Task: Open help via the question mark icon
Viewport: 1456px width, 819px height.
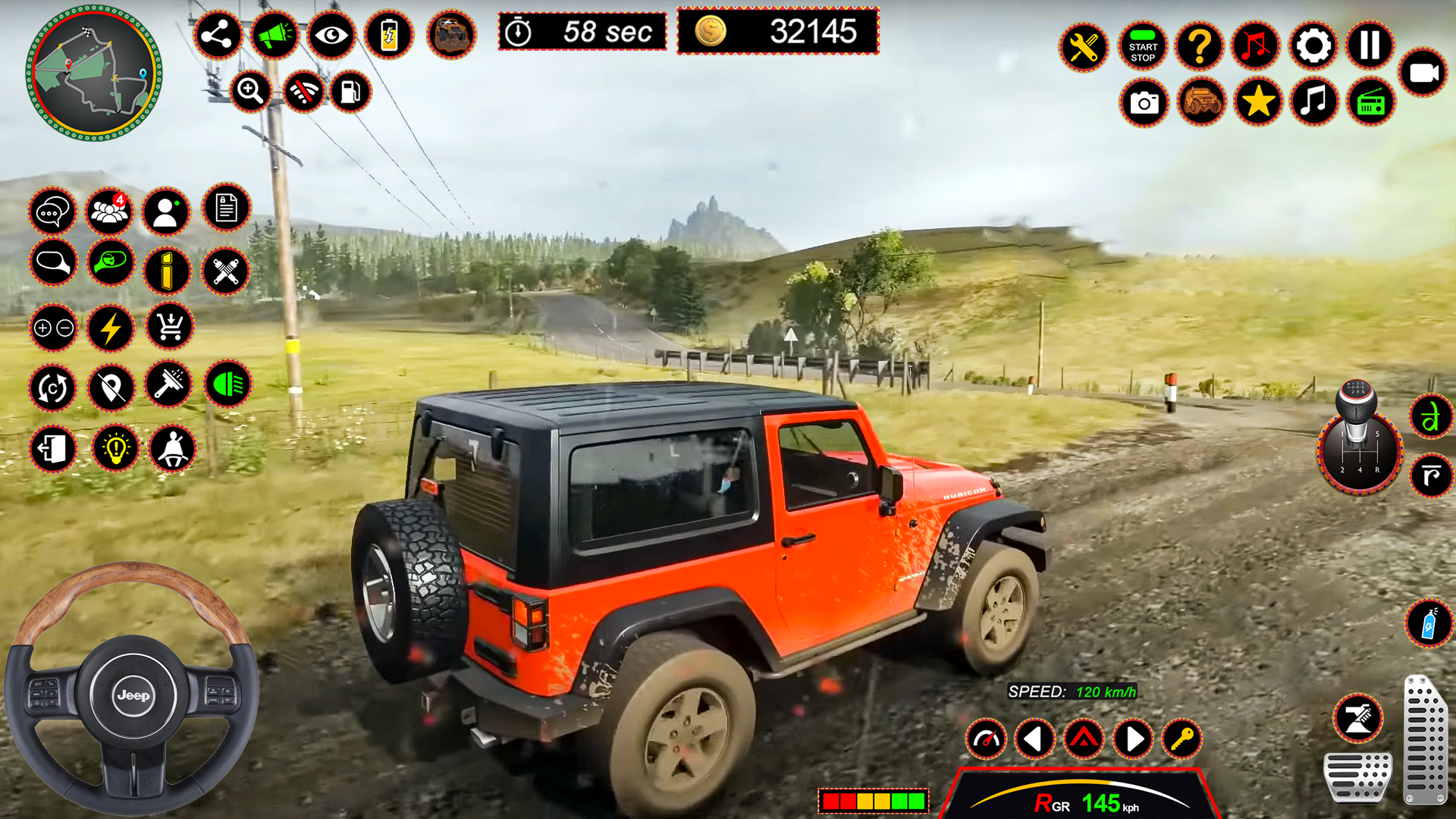Action: [x=1200, y=47]
